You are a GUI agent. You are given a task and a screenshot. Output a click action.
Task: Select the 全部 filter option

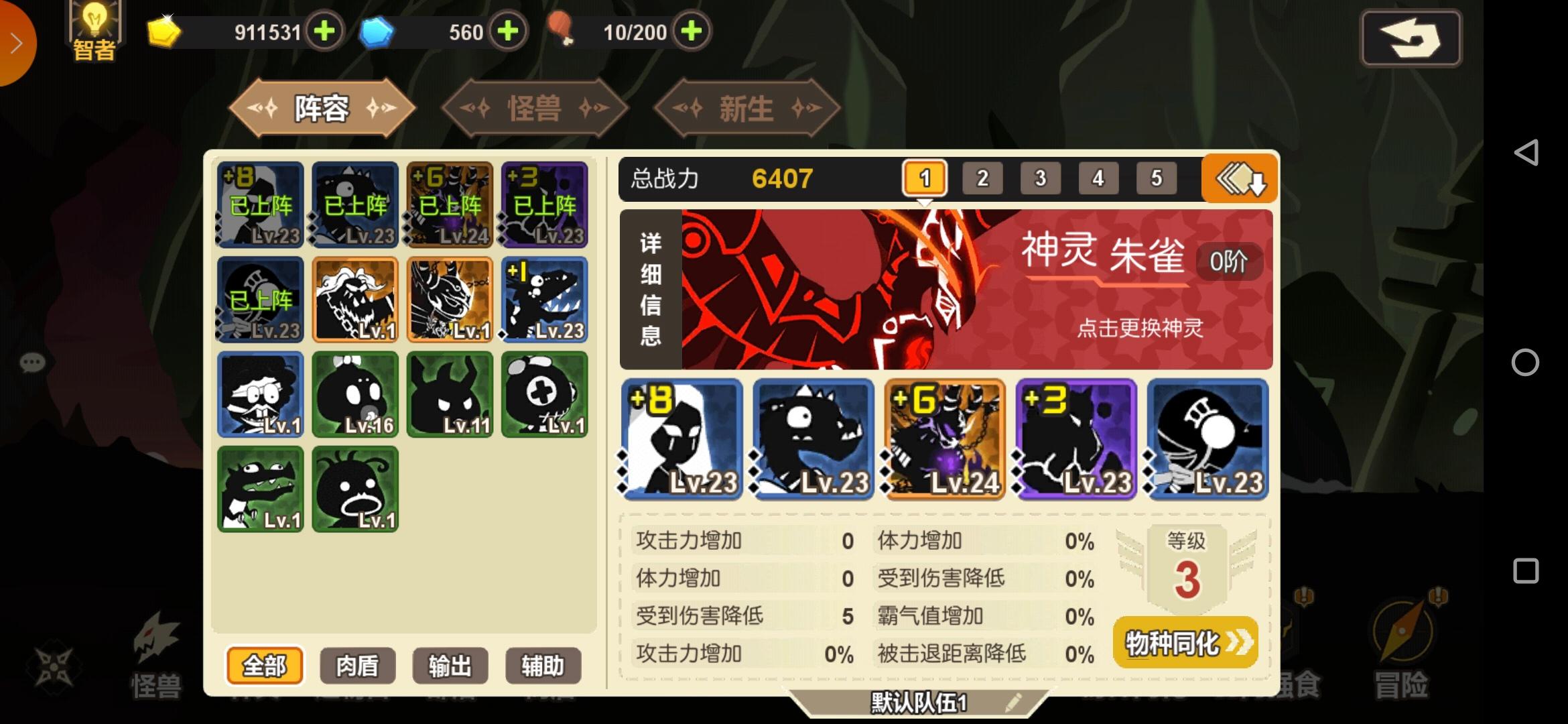coord(263,666)
